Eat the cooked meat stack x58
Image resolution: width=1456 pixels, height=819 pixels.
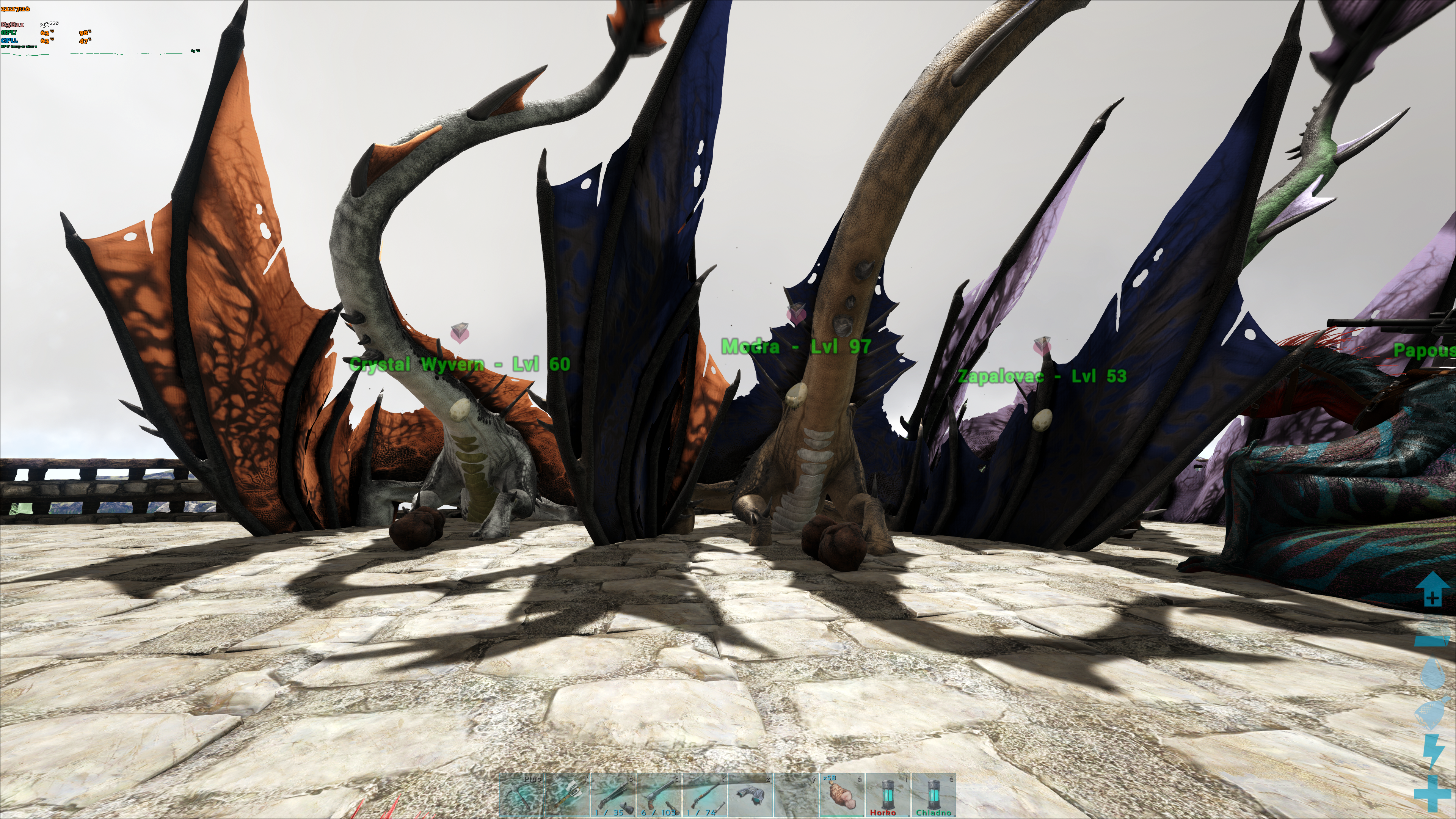(x=842, y=795)
